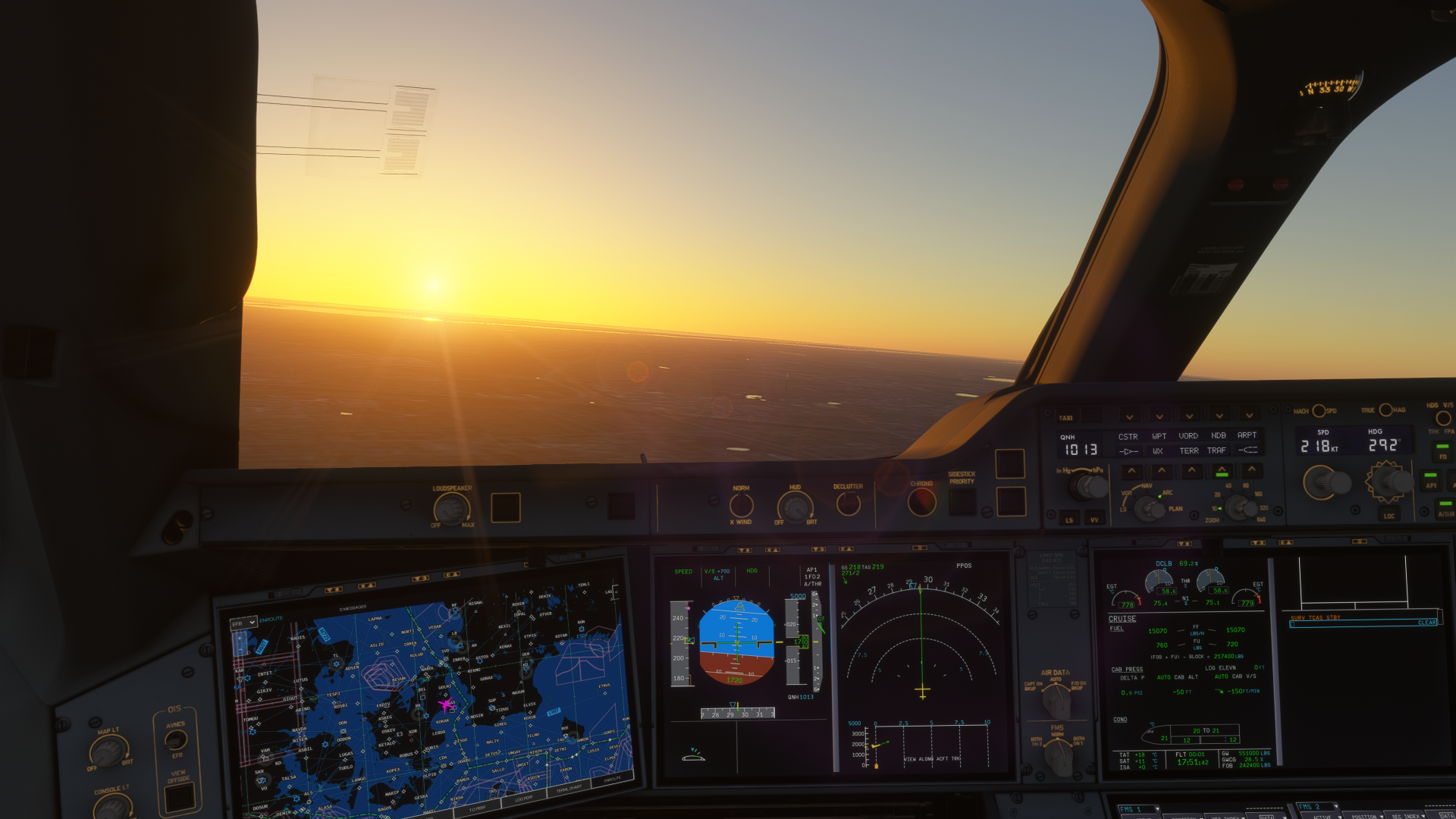The width and height of the screenshot is (1456, 819).
Task: Flip the OIS AVNCS / EFB switch
Action: click(x=176, y=739)
